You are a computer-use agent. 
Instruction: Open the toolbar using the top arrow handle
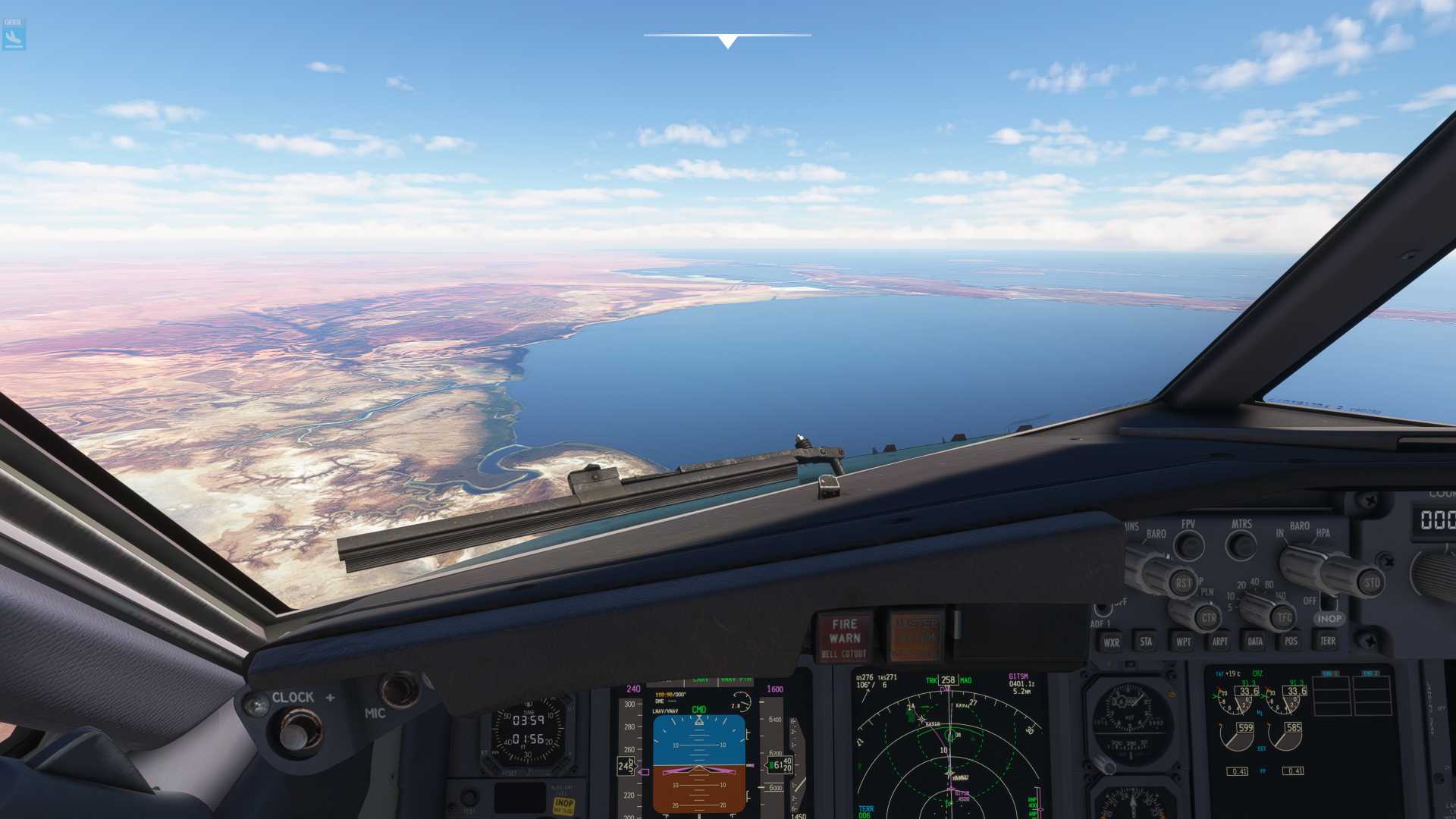727,41
